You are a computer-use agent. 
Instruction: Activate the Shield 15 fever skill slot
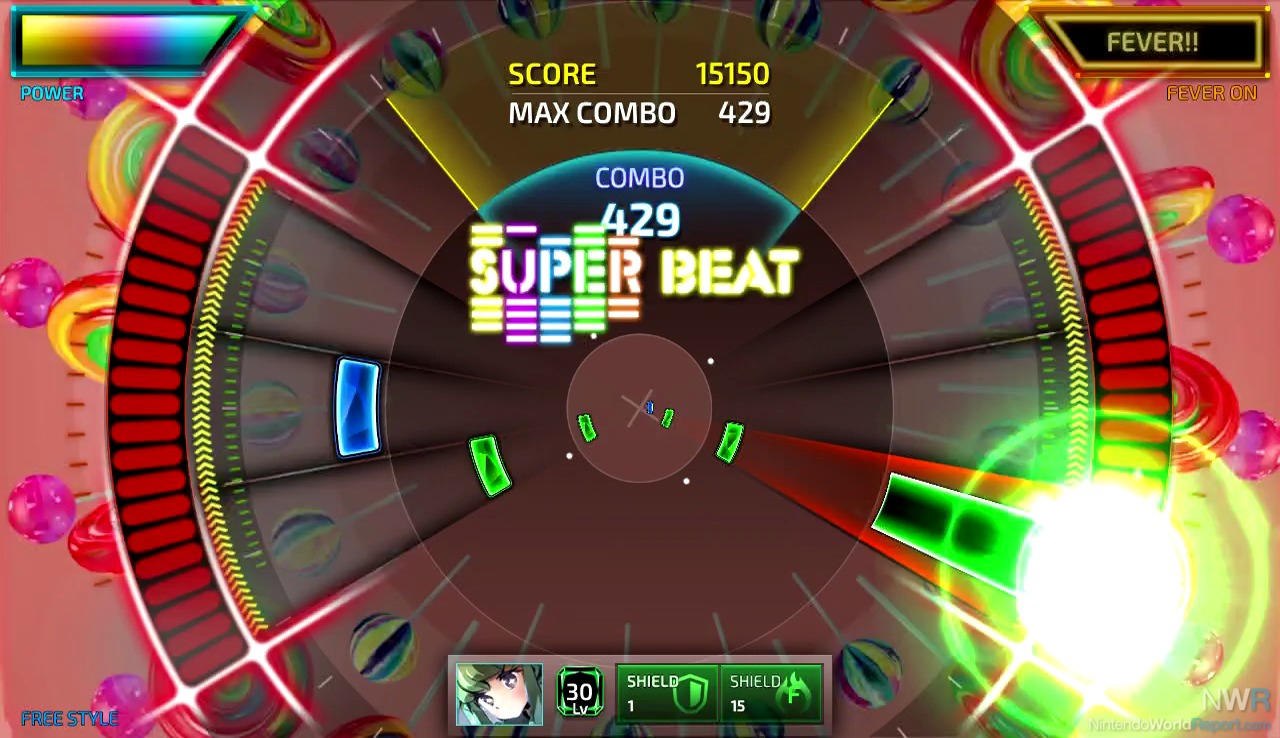coord(771,693)
